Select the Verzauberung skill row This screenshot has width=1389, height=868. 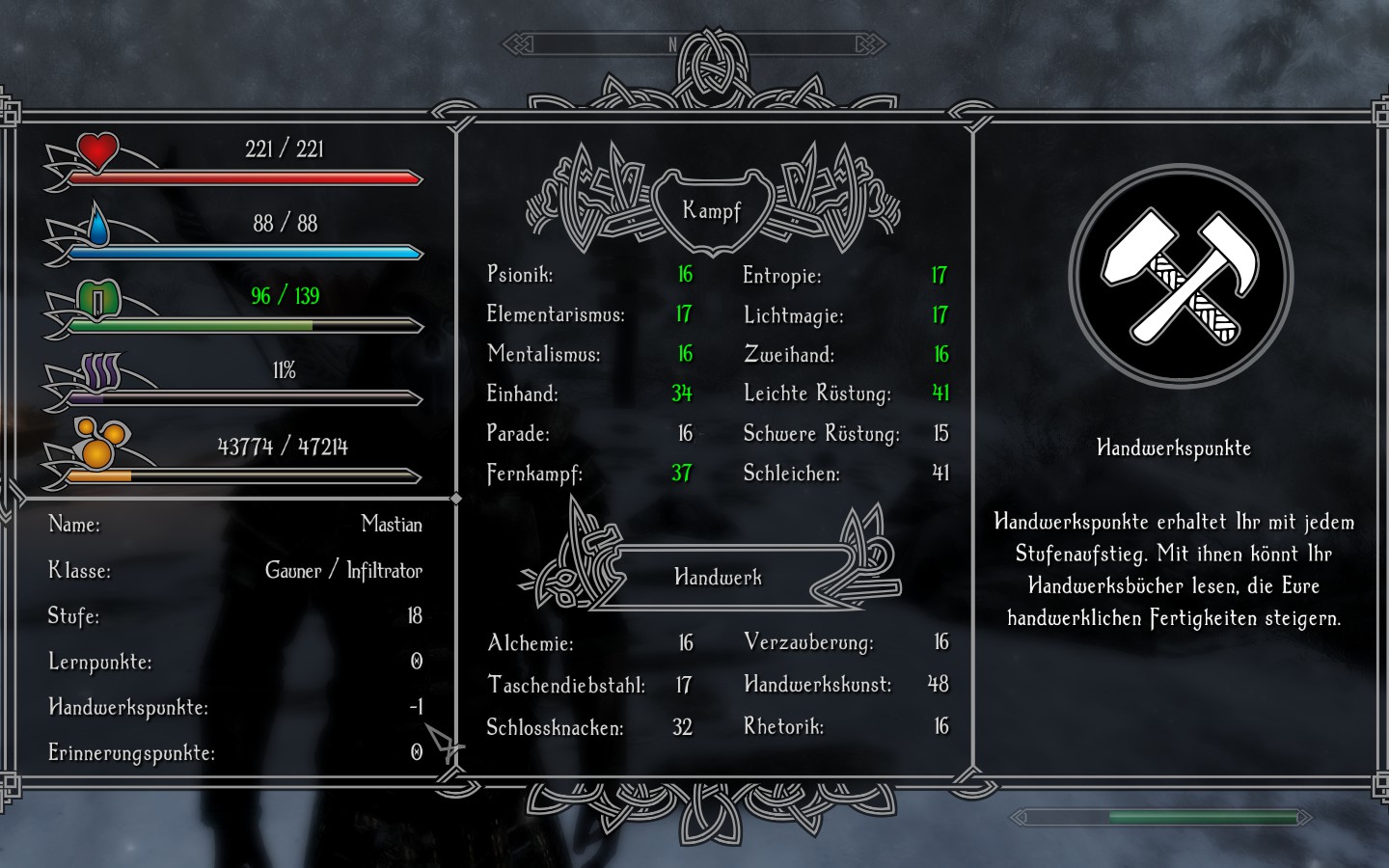(x=808, y=642)
